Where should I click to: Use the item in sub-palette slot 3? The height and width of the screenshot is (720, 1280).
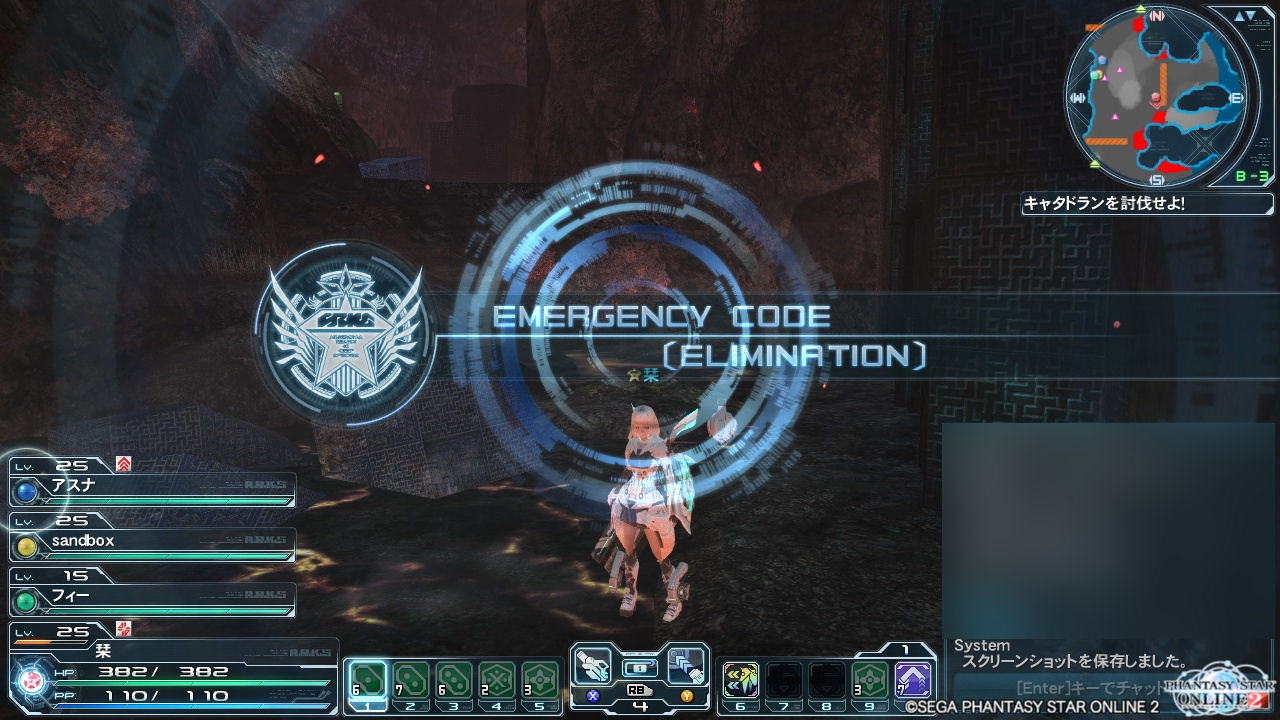point(454,680)
